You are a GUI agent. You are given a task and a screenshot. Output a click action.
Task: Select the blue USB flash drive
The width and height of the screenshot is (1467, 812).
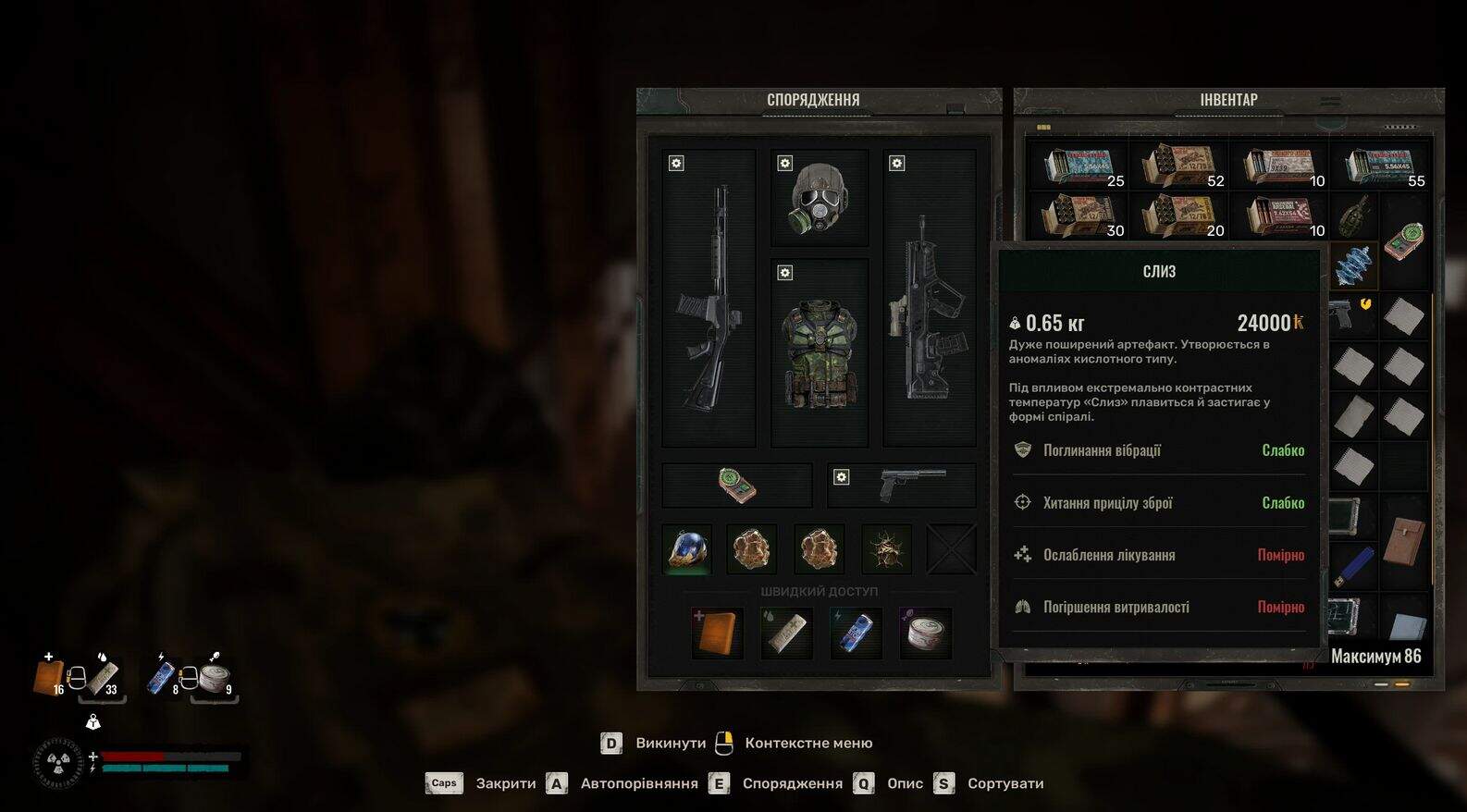1353,563
